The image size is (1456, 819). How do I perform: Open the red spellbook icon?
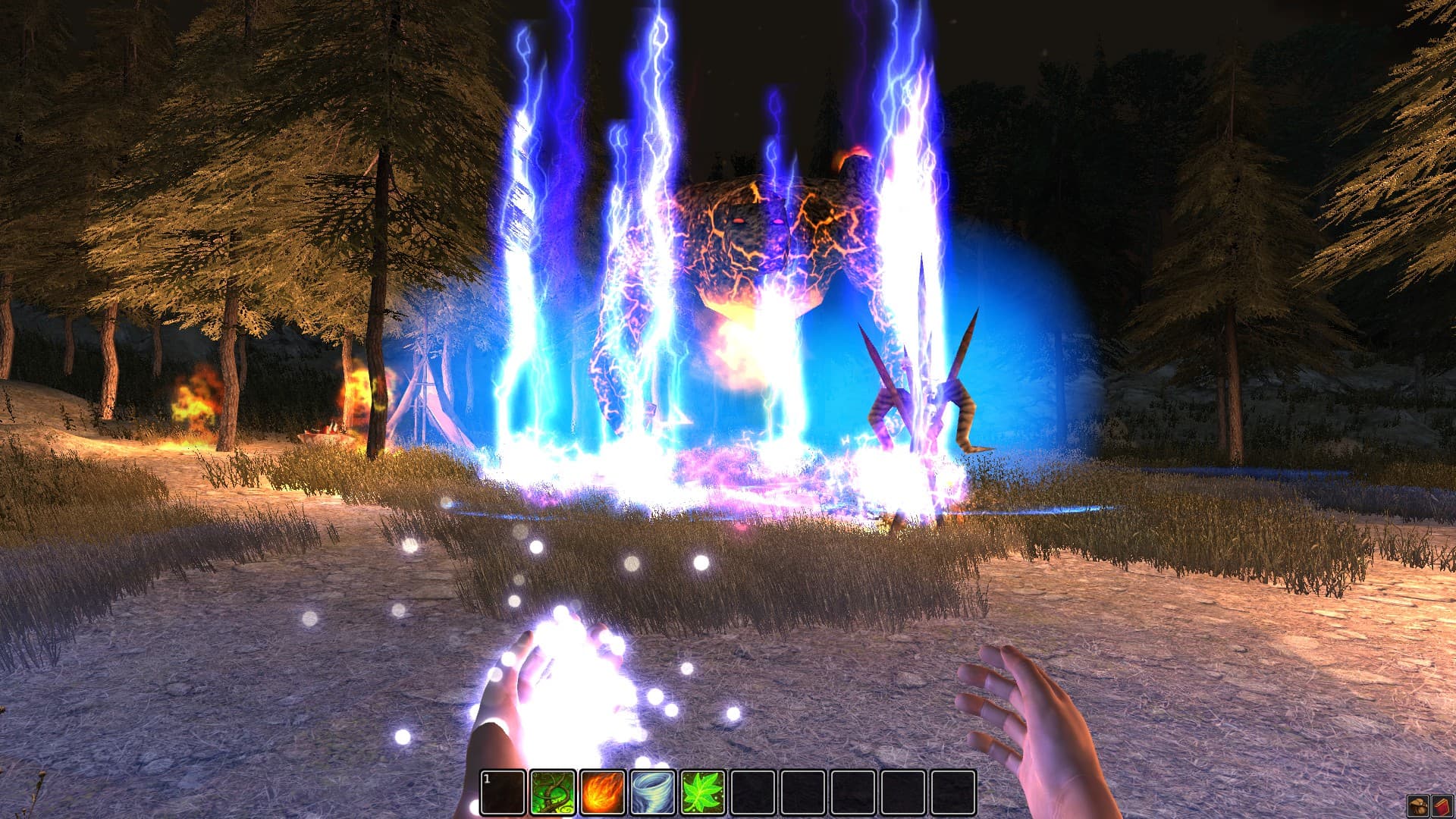coord(1441,805)
